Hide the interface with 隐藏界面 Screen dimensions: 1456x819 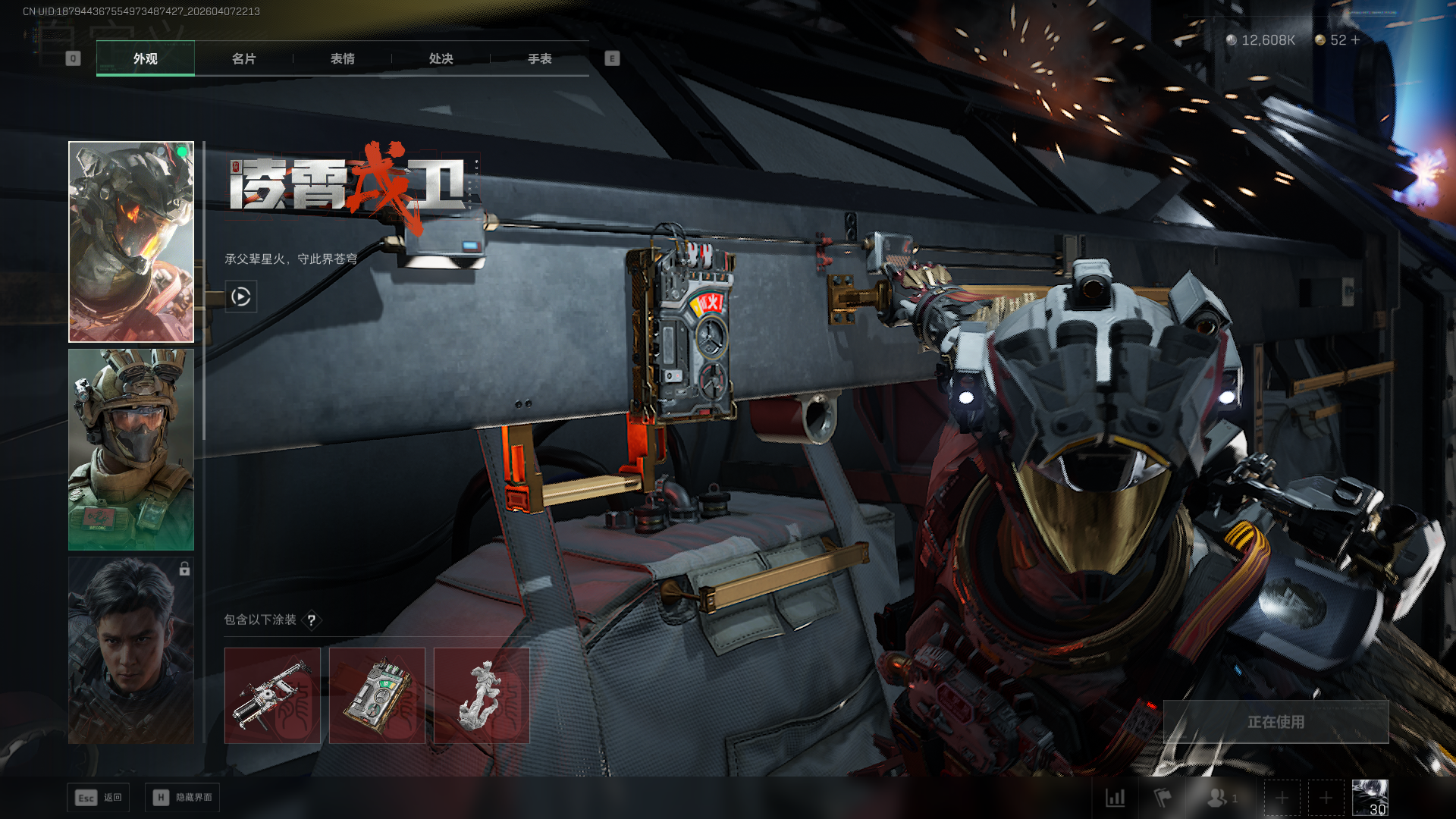pyautogui.click(x=183, y=798)
